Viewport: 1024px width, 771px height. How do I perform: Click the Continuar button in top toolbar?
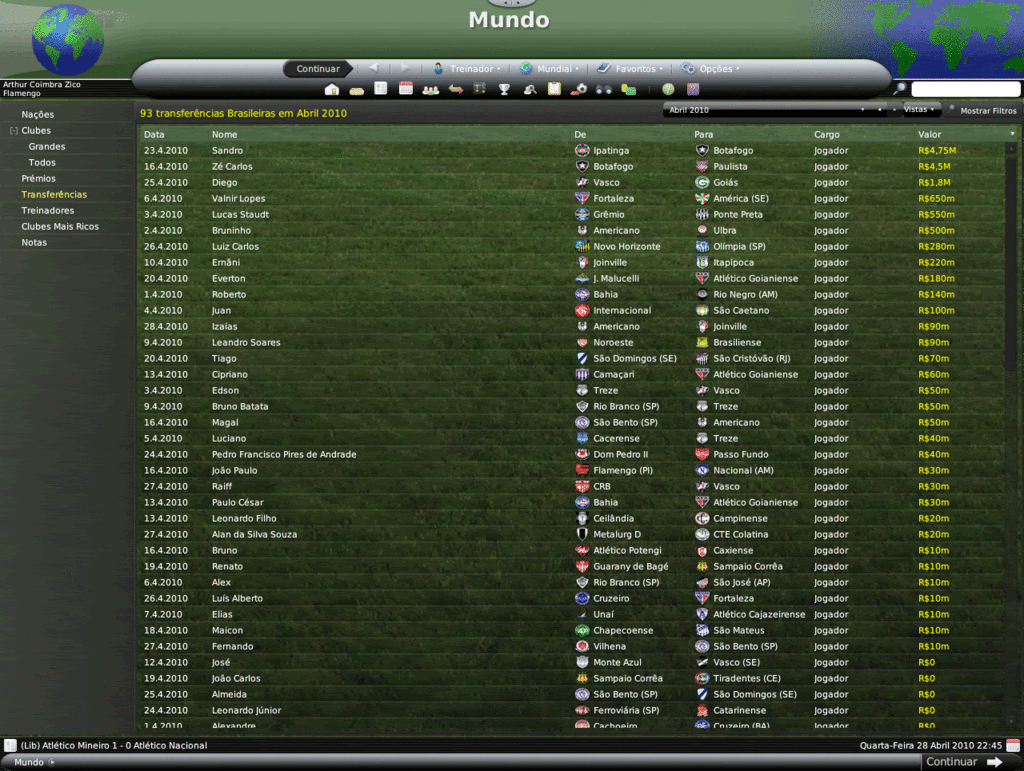[x=318, y=69]
